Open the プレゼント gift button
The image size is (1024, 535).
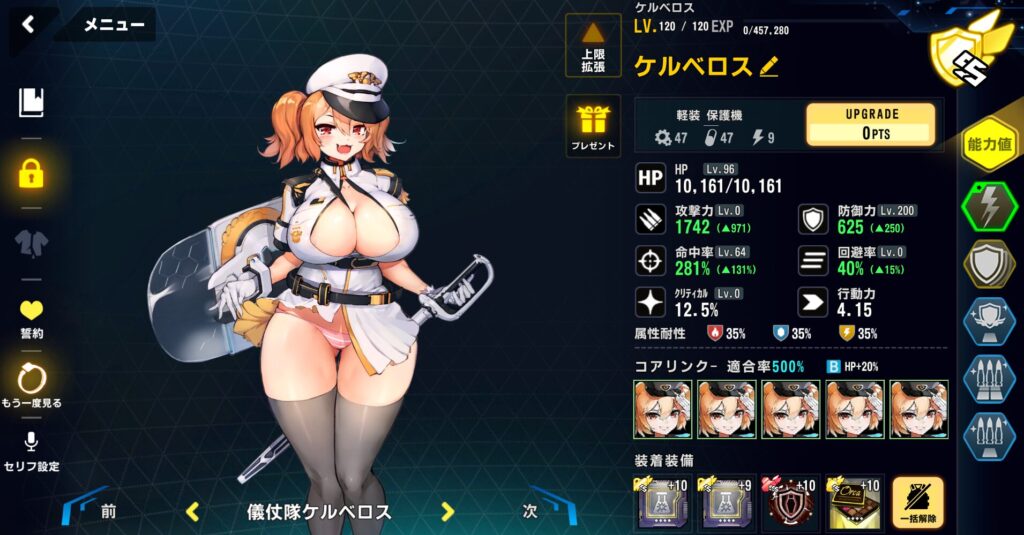593,126
